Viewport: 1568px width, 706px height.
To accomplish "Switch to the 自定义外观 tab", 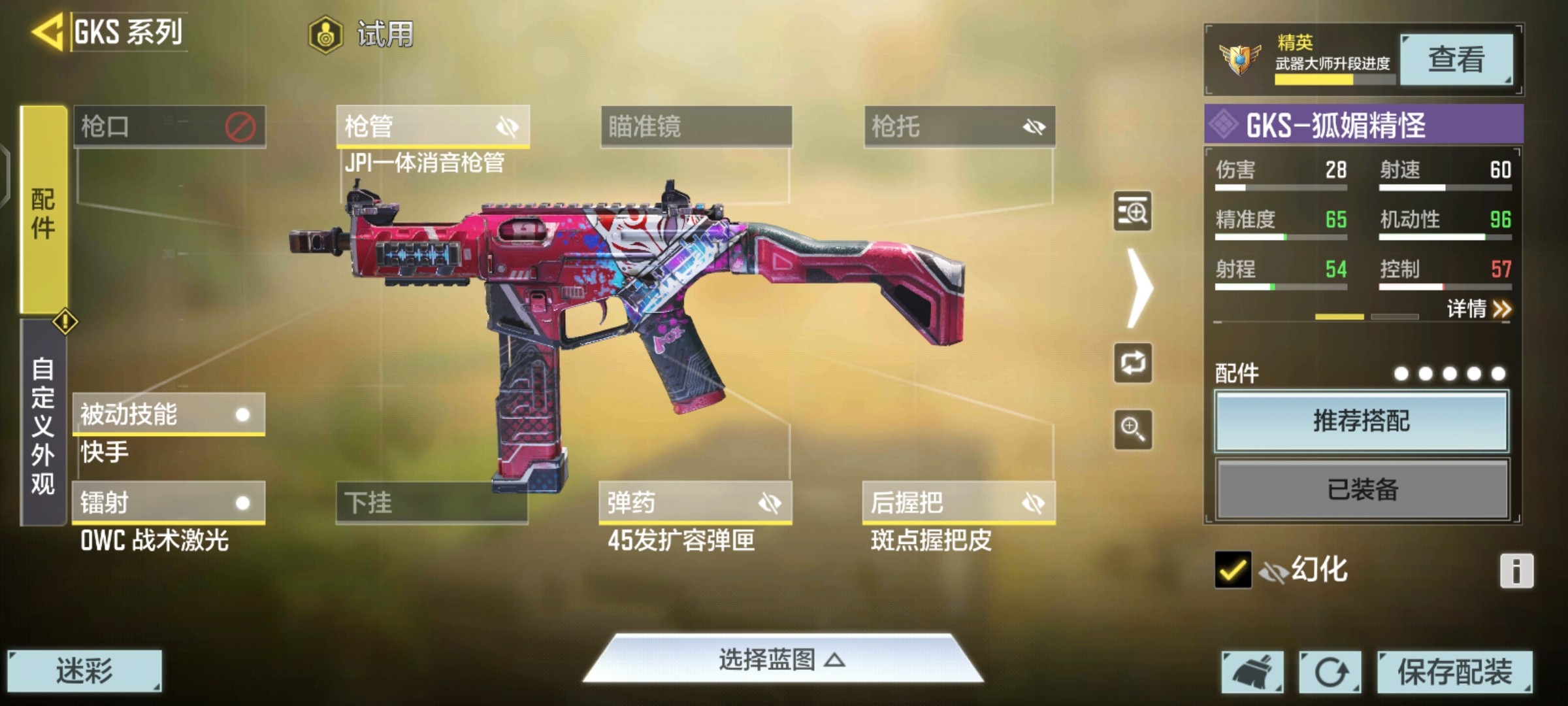I will [43, 425].
